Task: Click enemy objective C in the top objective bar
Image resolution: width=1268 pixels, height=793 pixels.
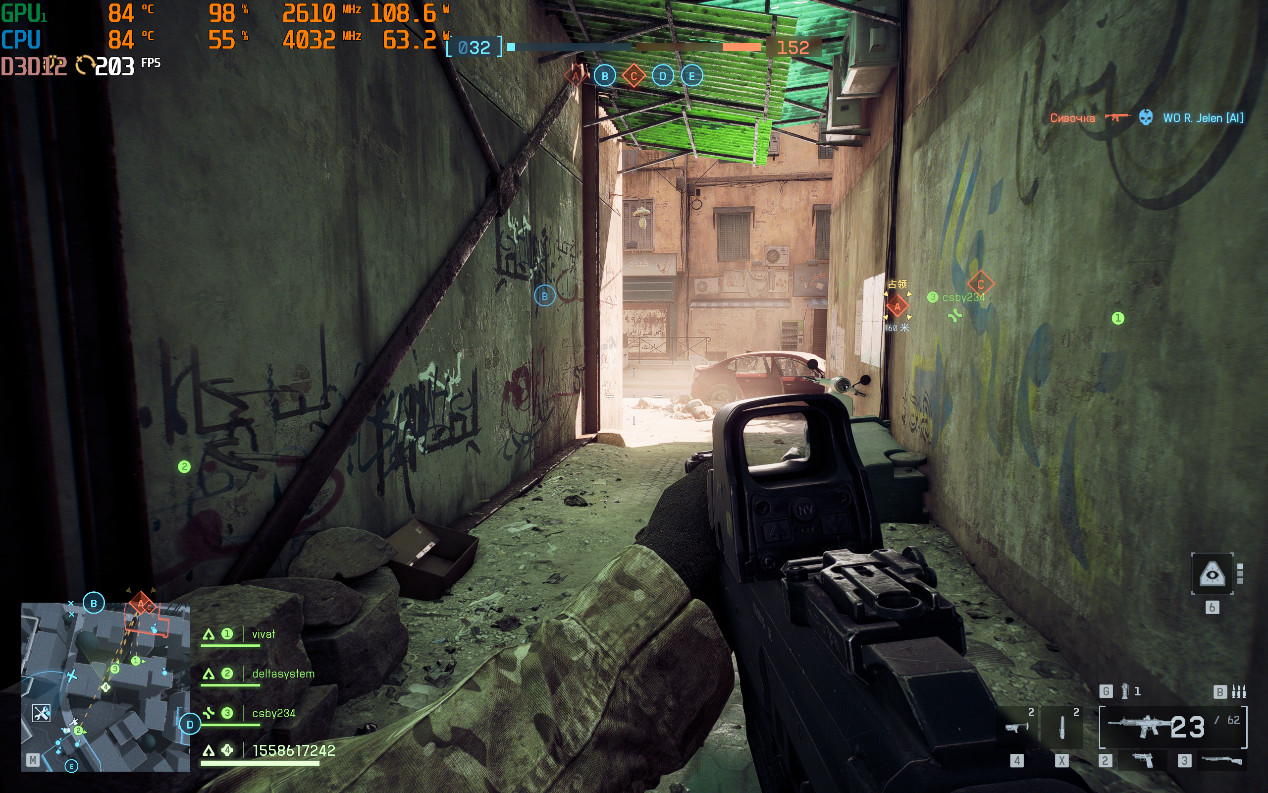Action: coord(633,75)
